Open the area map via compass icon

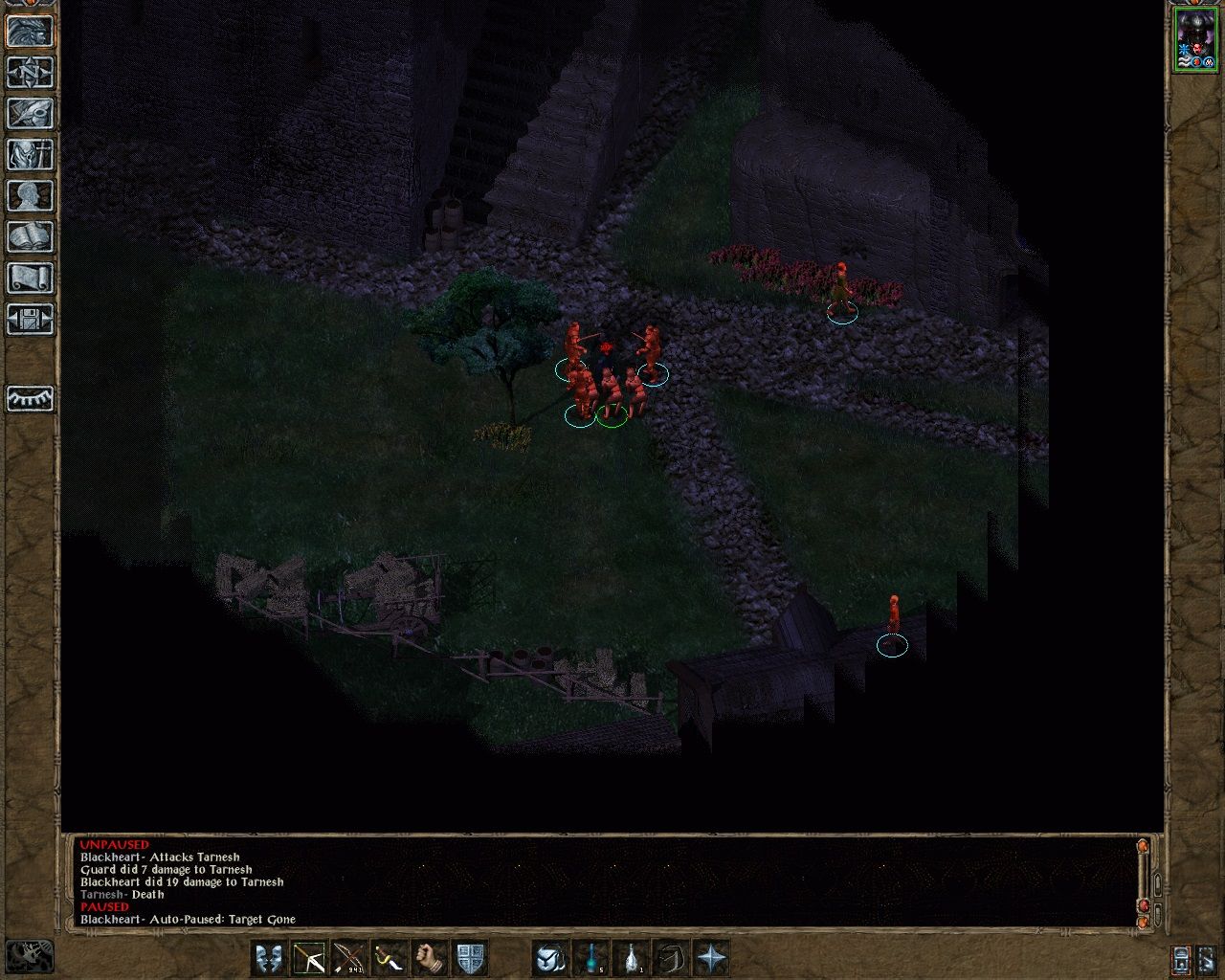29,74
